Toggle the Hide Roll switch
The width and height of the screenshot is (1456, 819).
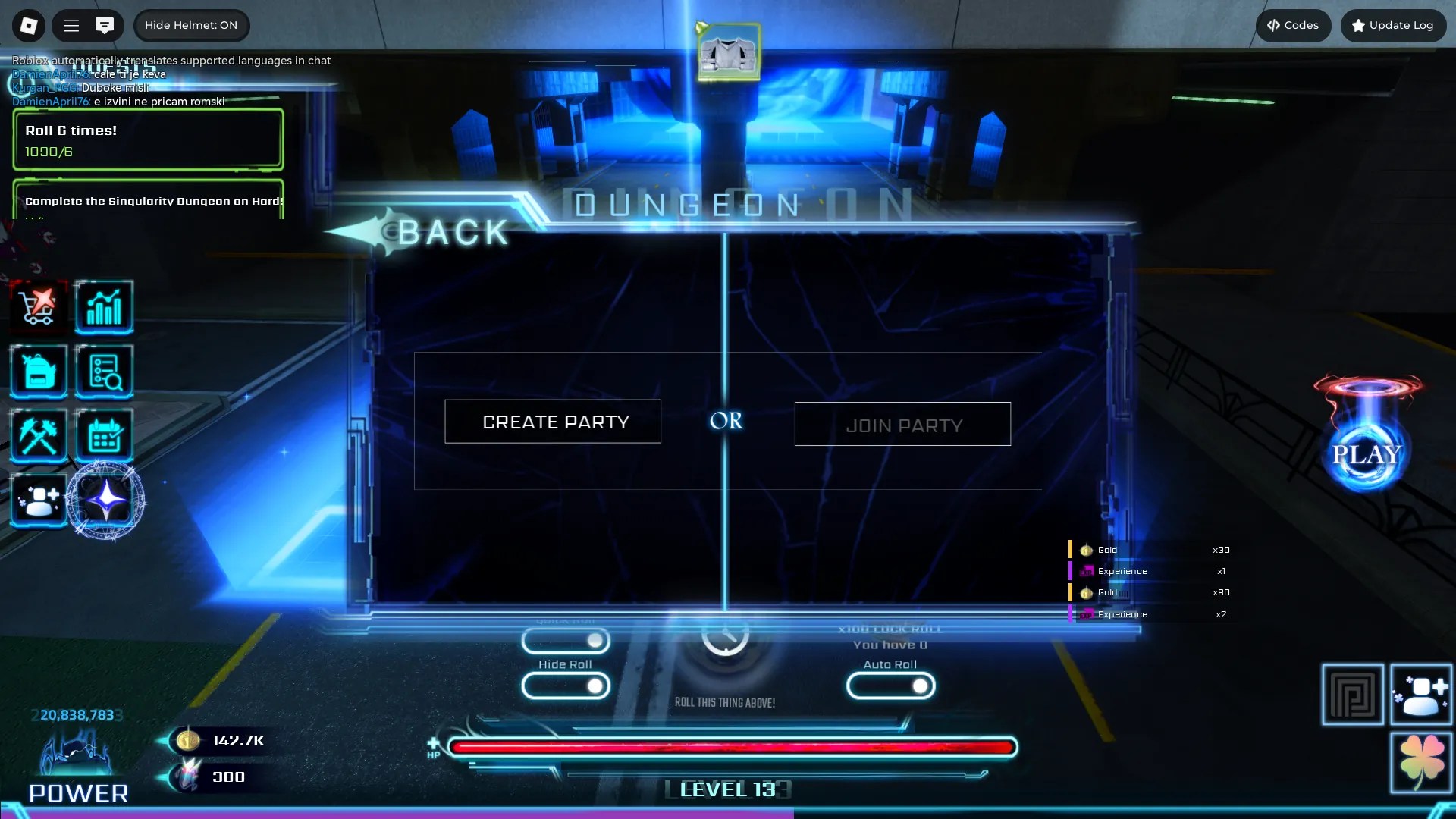tap(565, 686)
